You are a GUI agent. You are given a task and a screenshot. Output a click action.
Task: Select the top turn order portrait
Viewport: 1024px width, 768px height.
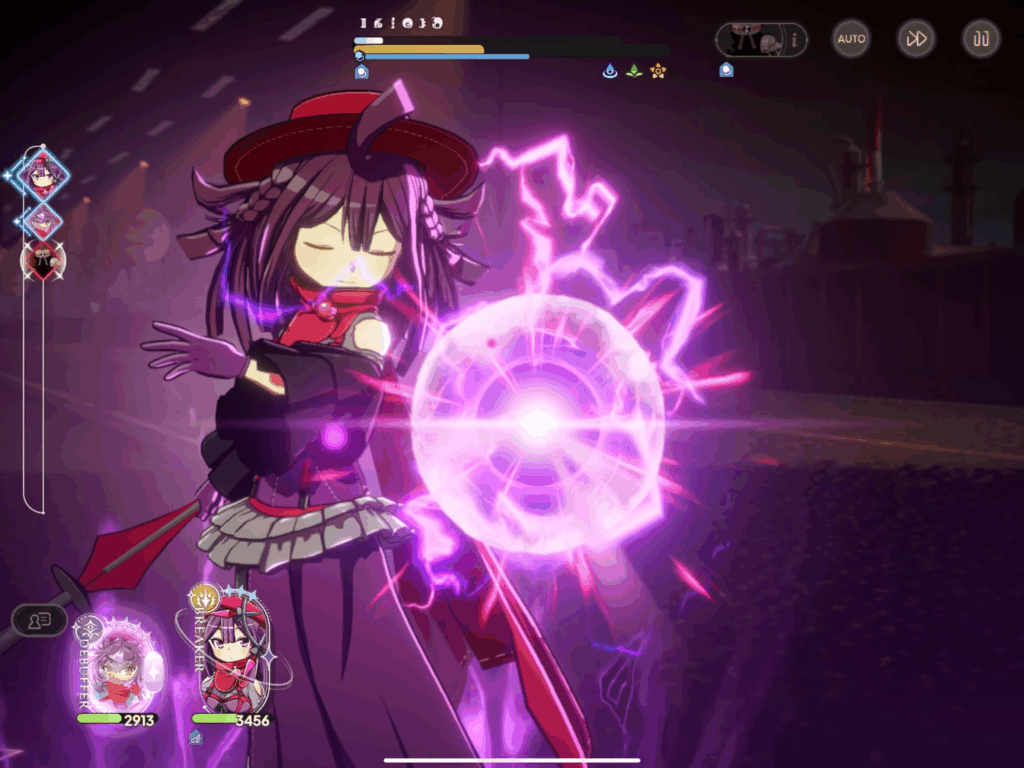click(43, 176)
